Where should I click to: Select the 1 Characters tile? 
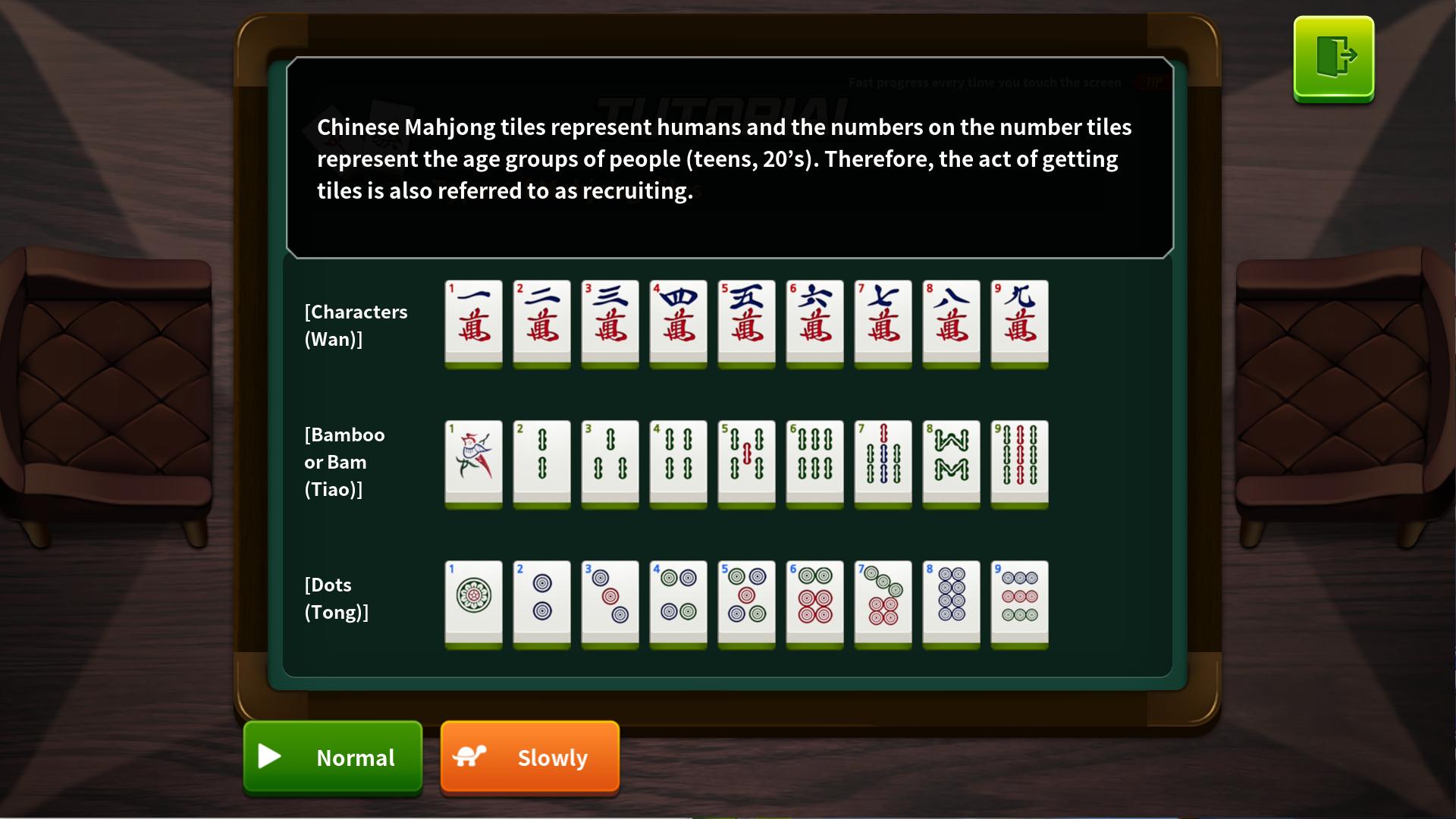click(473, 325)
